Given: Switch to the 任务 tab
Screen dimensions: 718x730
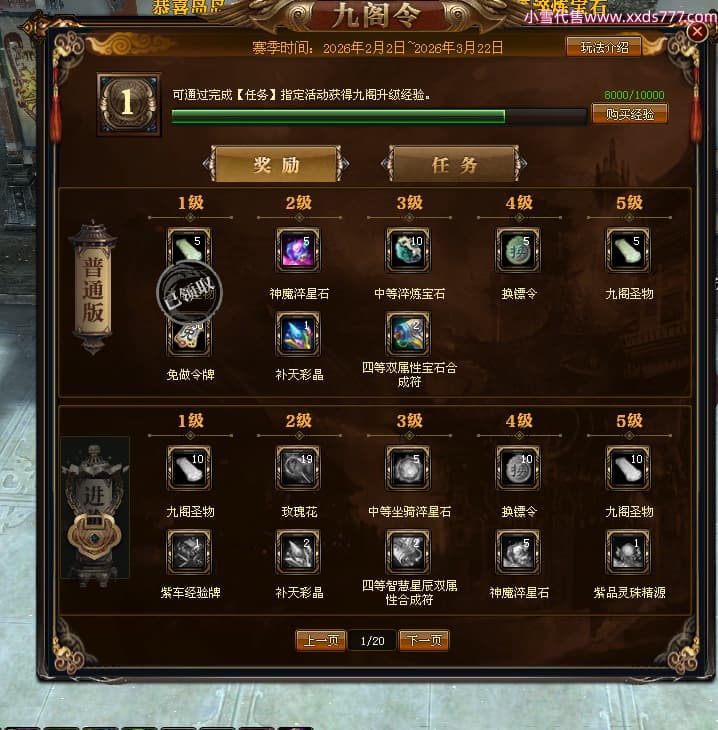Looking at the screenshot, I should click(x=454, y=165).
